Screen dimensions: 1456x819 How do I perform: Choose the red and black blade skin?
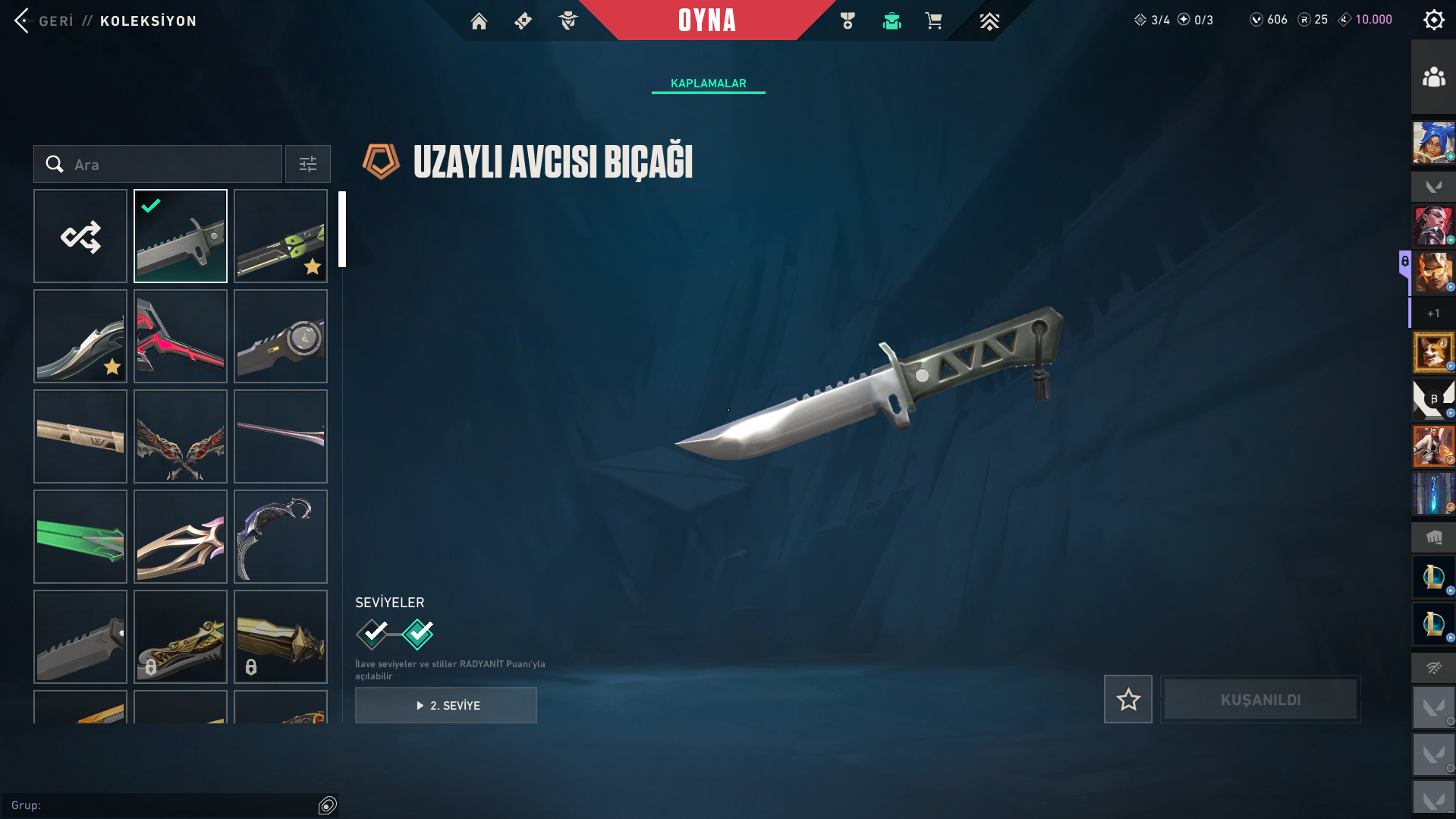(x=181, y=336)
